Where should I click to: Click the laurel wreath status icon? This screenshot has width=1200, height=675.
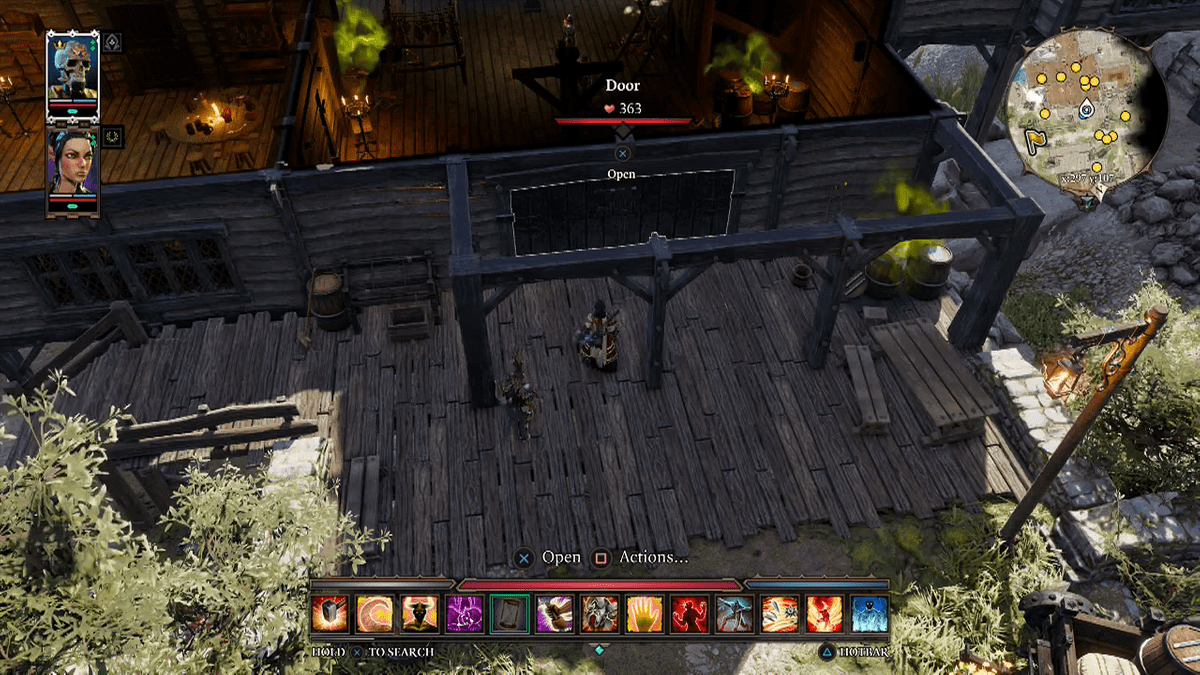[112, 135]
